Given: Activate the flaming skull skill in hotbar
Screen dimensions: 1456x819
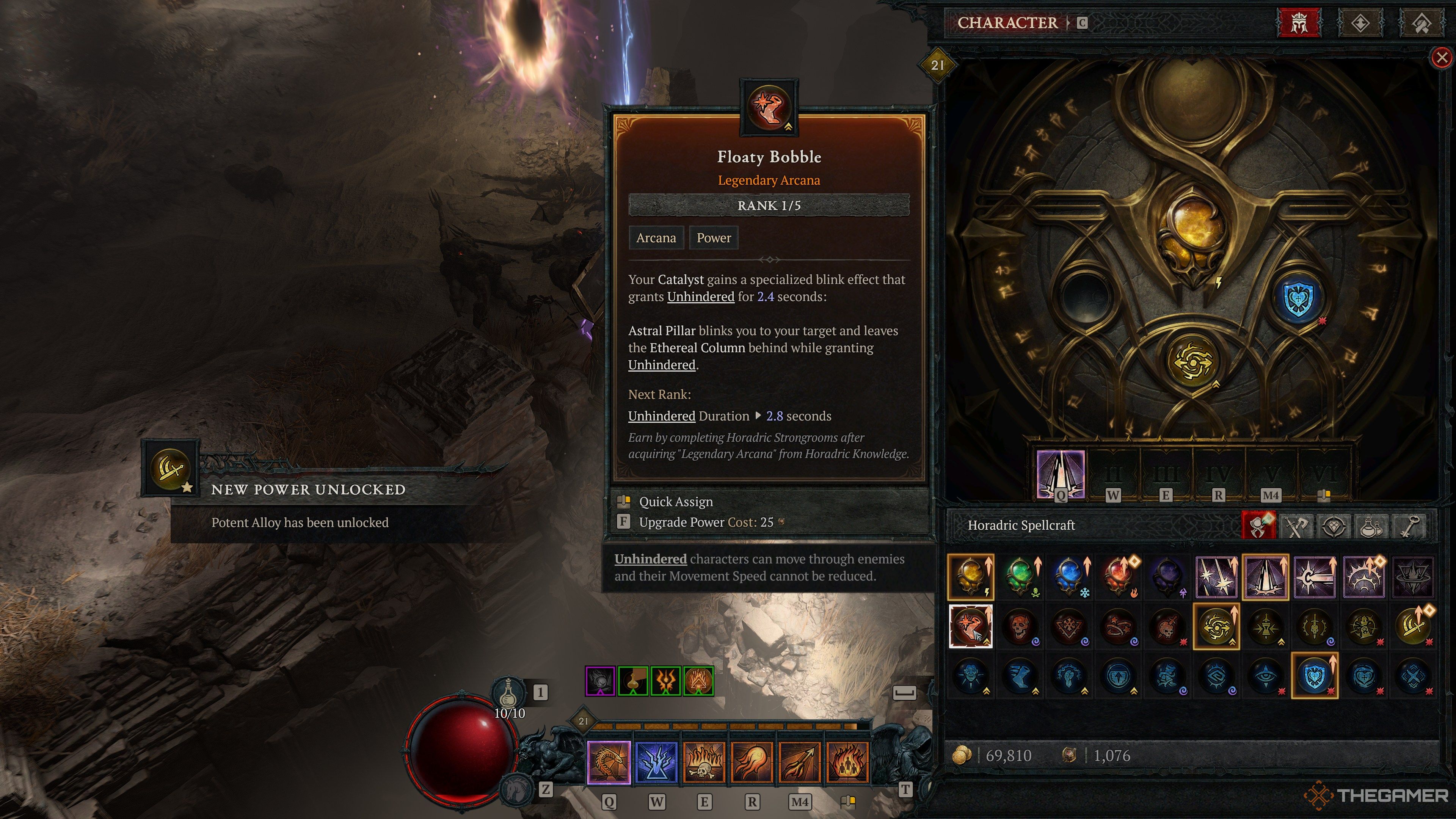Looking at the screenshot, I should click(x=704, y=762).
